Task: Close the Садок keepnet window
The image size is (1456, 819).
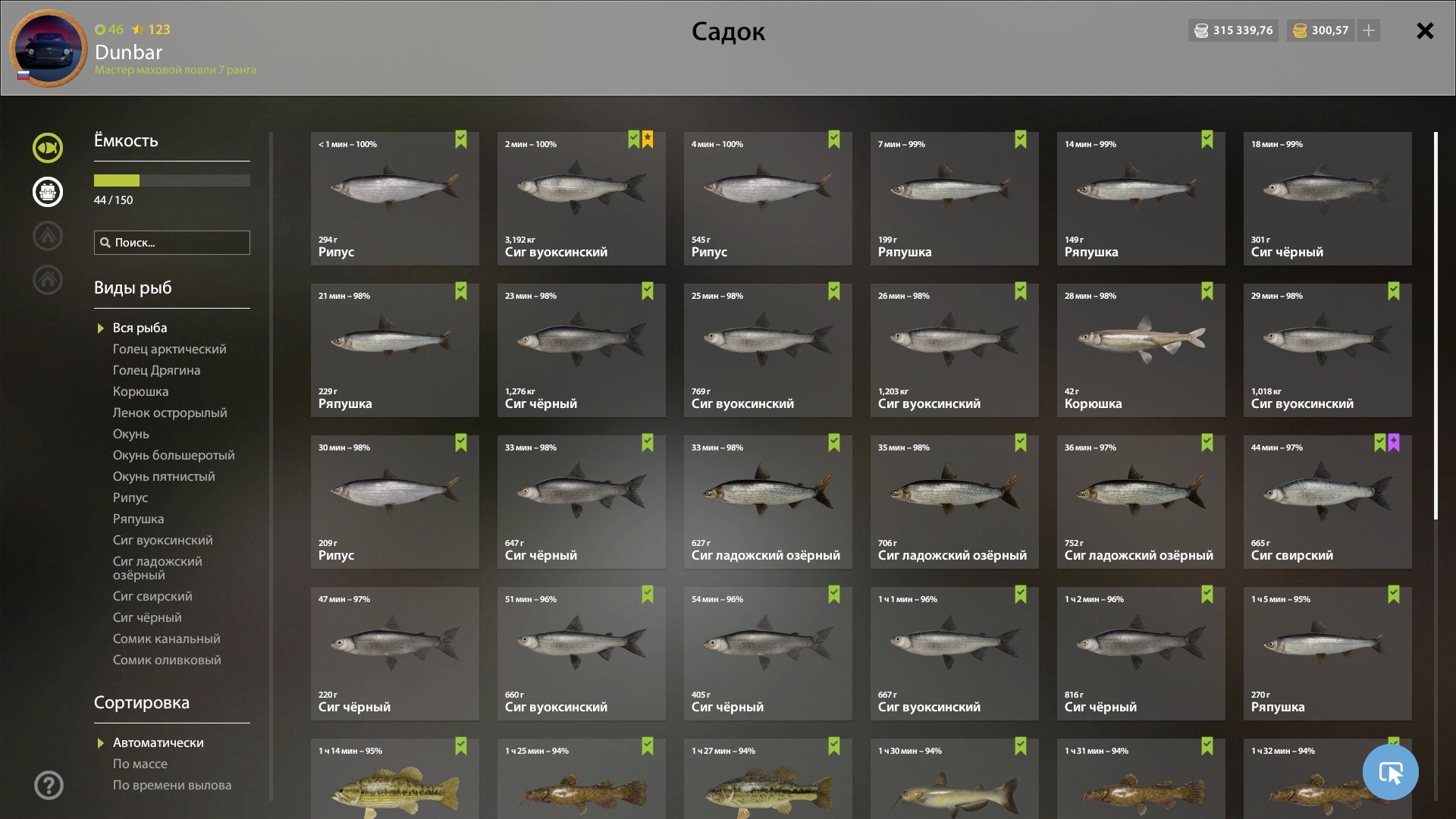Action: tap(1425, 31)
